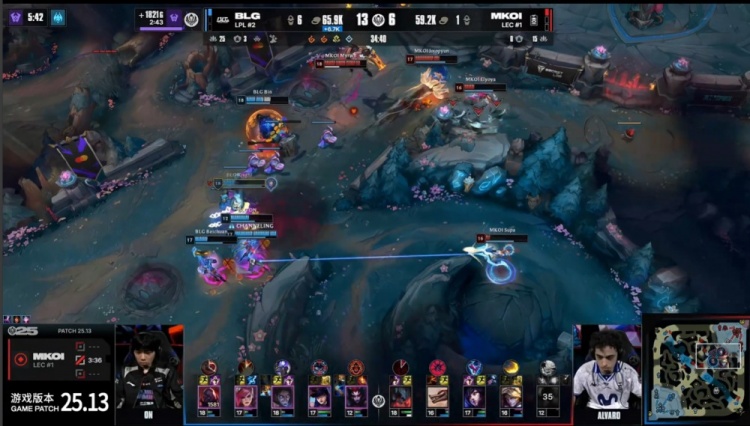The width and height of the screenshot is (750, 426).
Task: Click the game patch 25.13 banner
Action: [58, 401]
